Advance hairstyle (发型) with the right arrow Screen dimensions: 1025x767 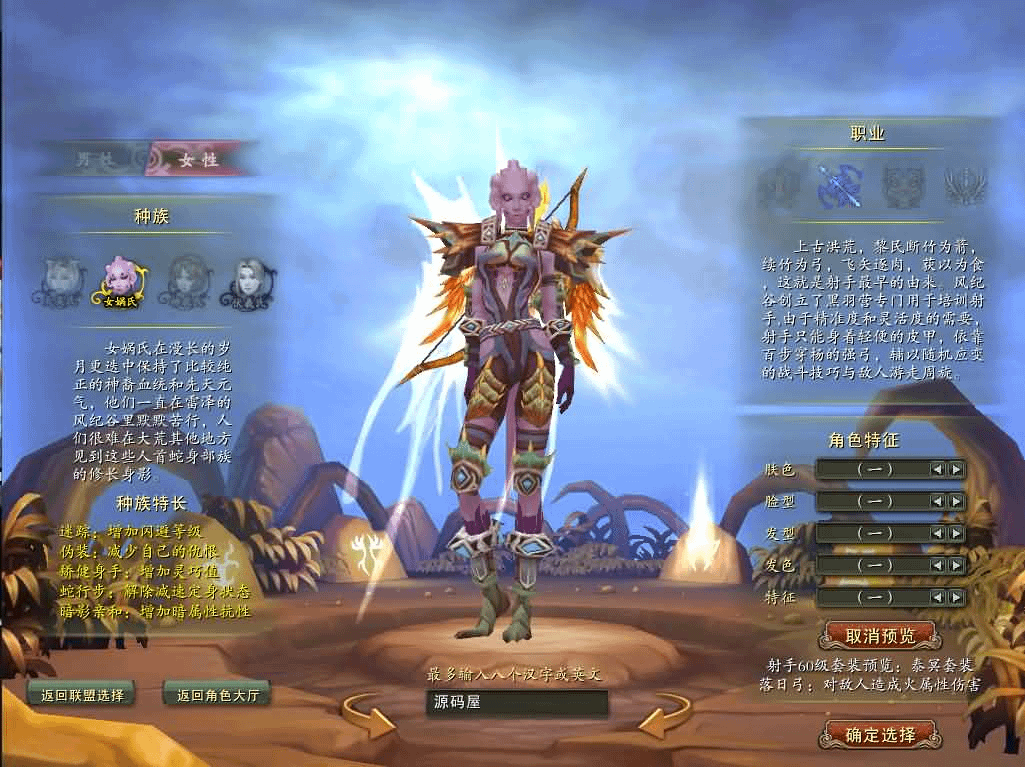tap(957, 533)
